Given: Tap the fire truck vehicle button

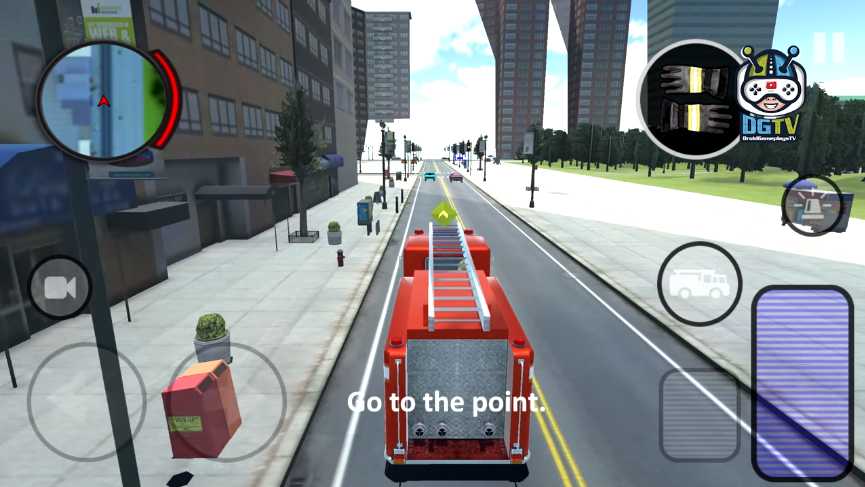Looking at the screenshot, I should coord(699,283).
